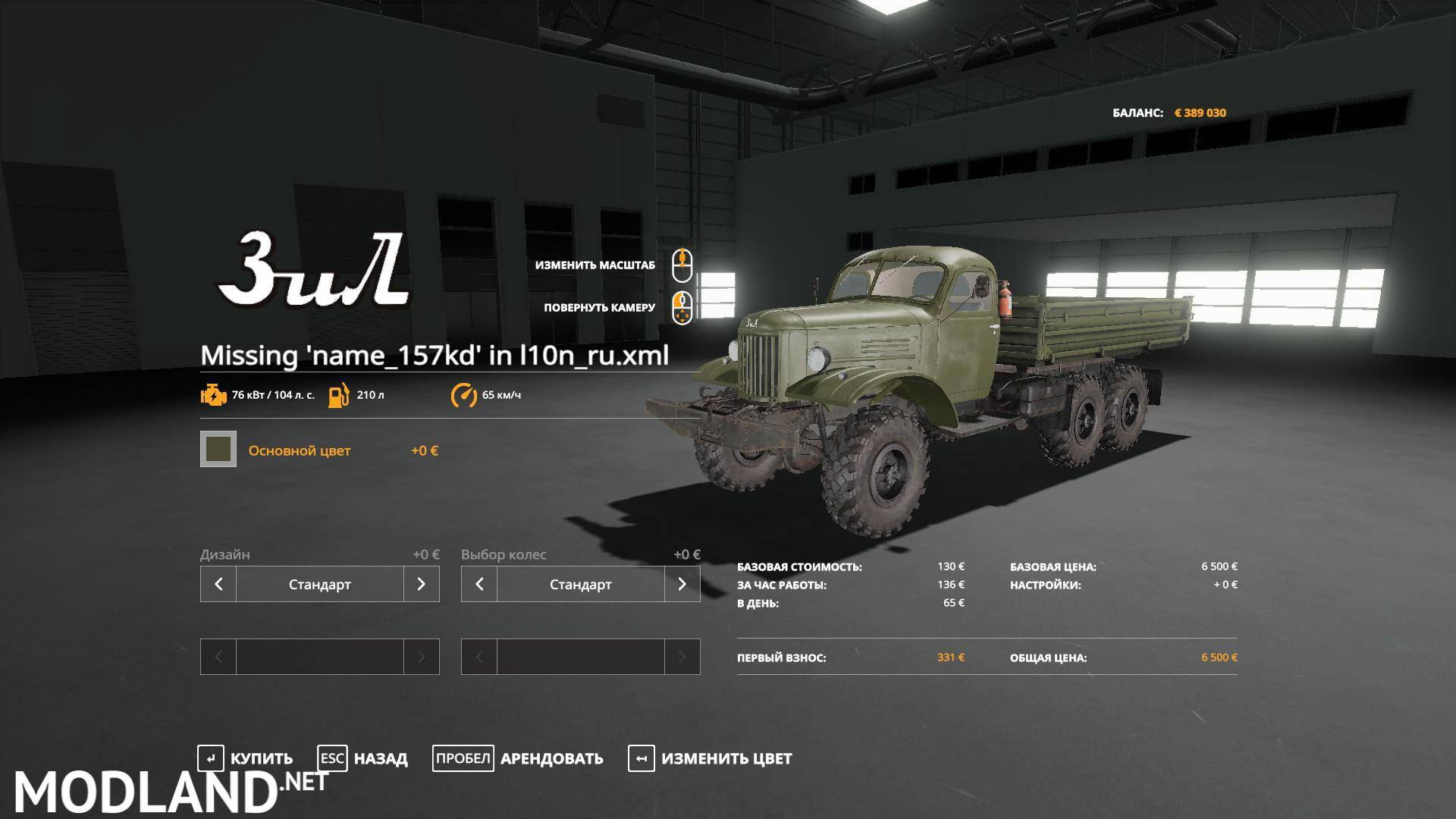Click the fuel capacity icon
Viewport: 1456px width, 819px height.
(340, 395)
